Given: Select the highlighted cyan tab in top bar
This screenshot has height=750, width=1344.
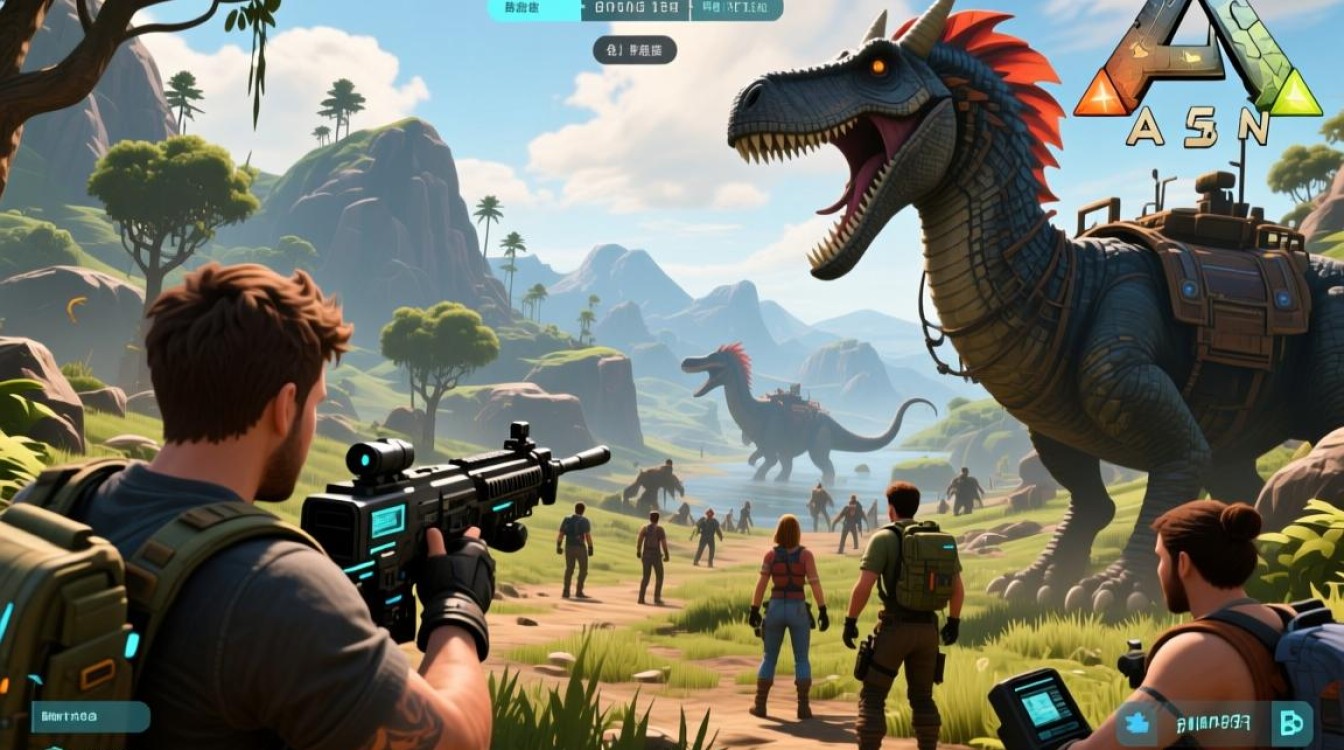Looking at the screenshot, I should [534, 10].
